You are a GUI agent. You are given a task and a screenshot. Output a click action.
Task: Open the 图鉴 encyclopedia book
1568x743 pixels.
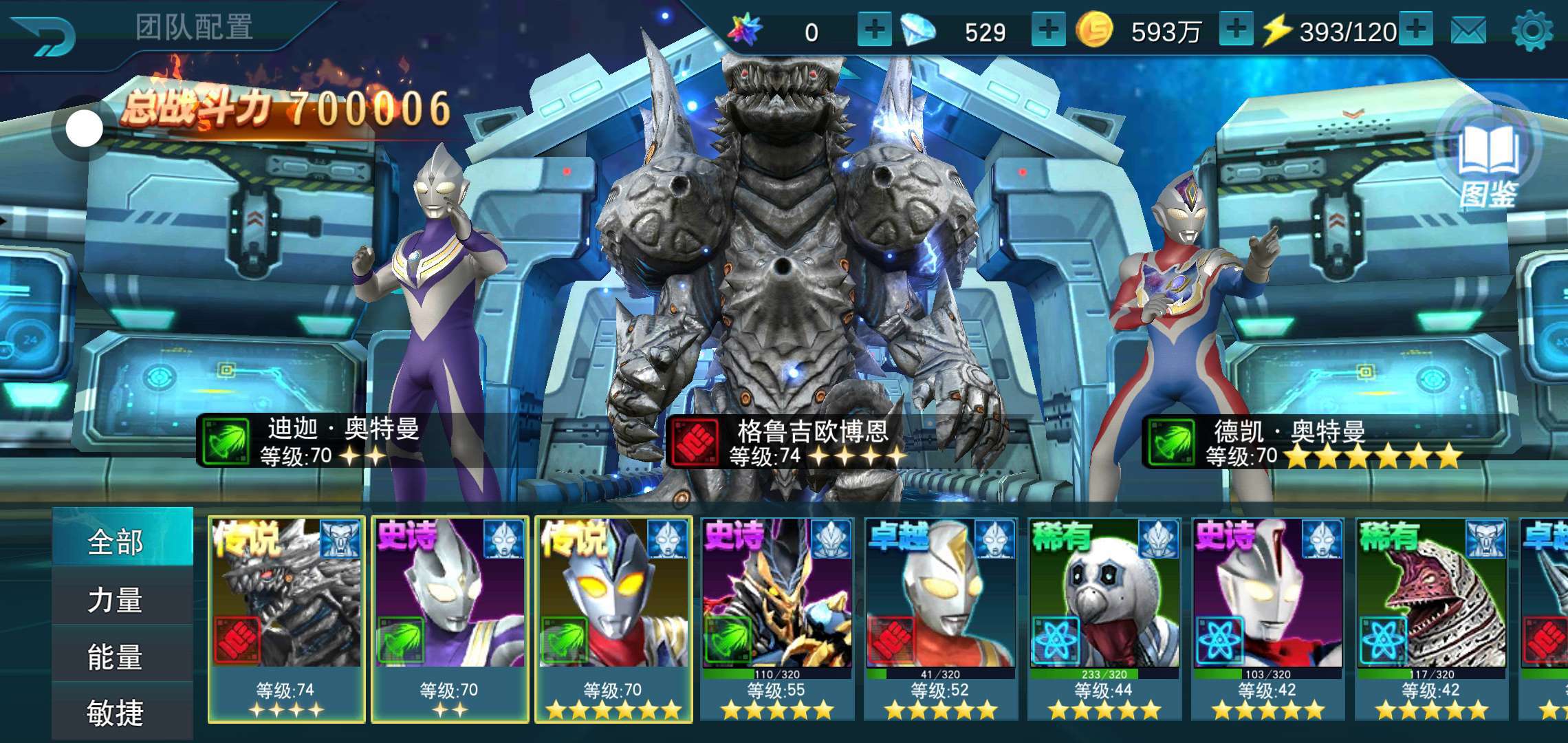point(1489,162)
